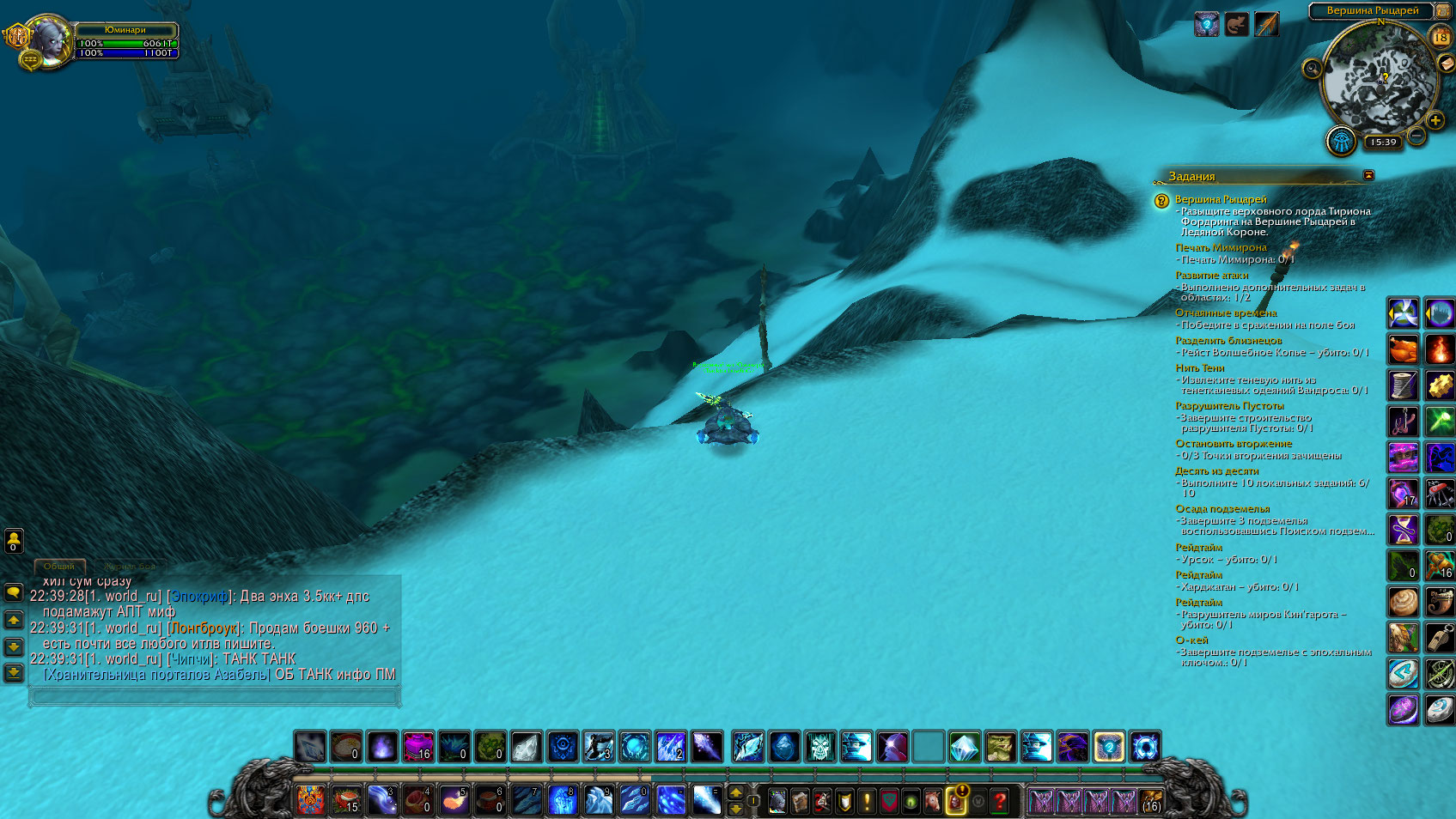
Task: Activate the ice skull ability
Action: click(819, 746)
